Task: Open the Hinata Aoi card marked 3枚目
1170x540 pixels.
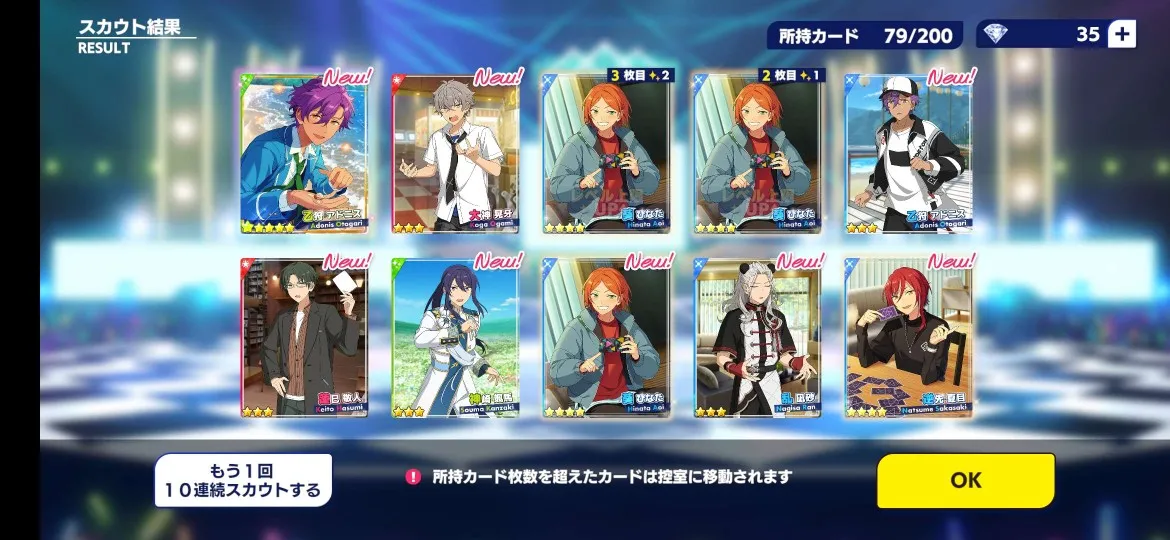Action: pos(607,153)
